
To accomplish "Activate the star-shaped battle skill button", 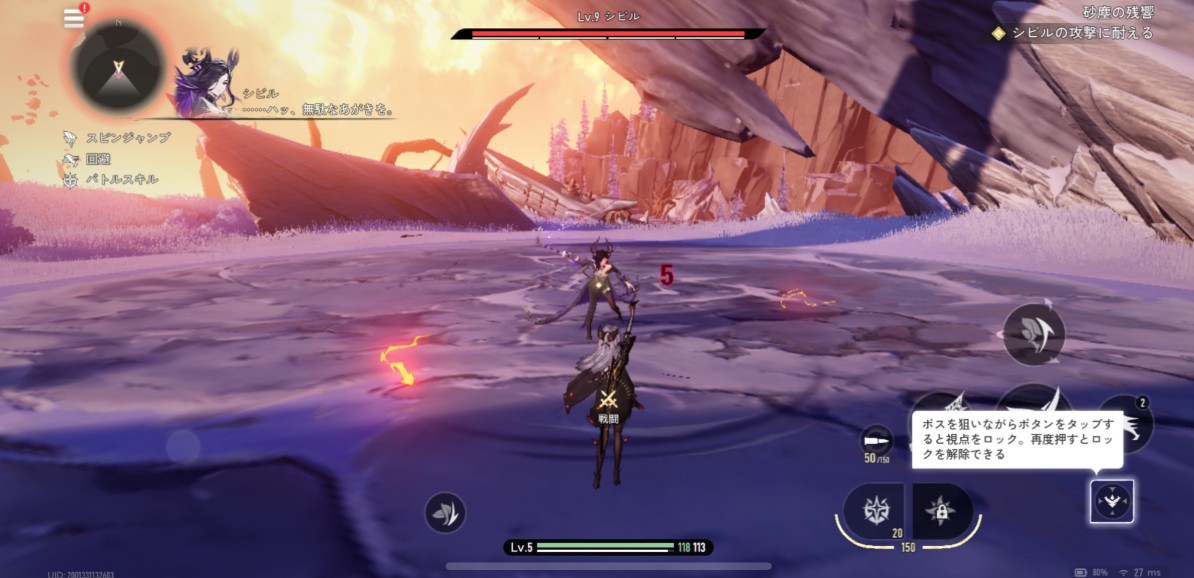I will click(x=873, y=509).
